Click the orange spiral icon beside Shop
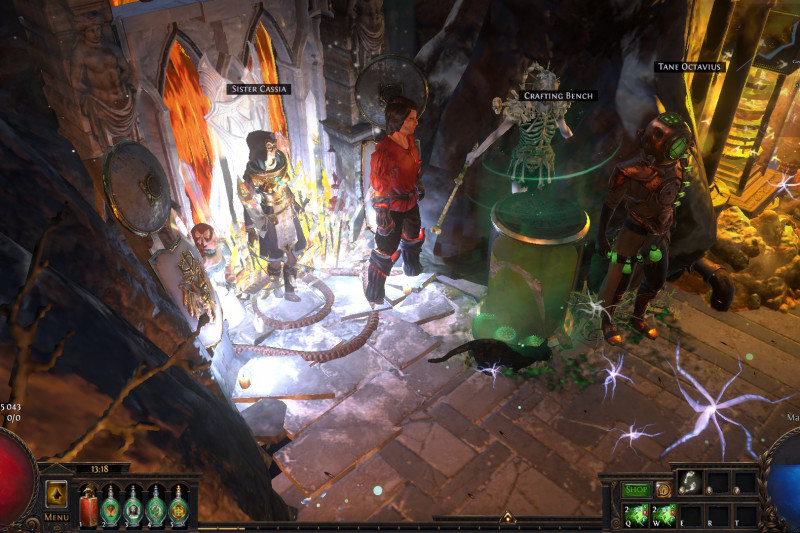Image resolution: width=800 pixels, height=533 pixels. pos(662,489)
